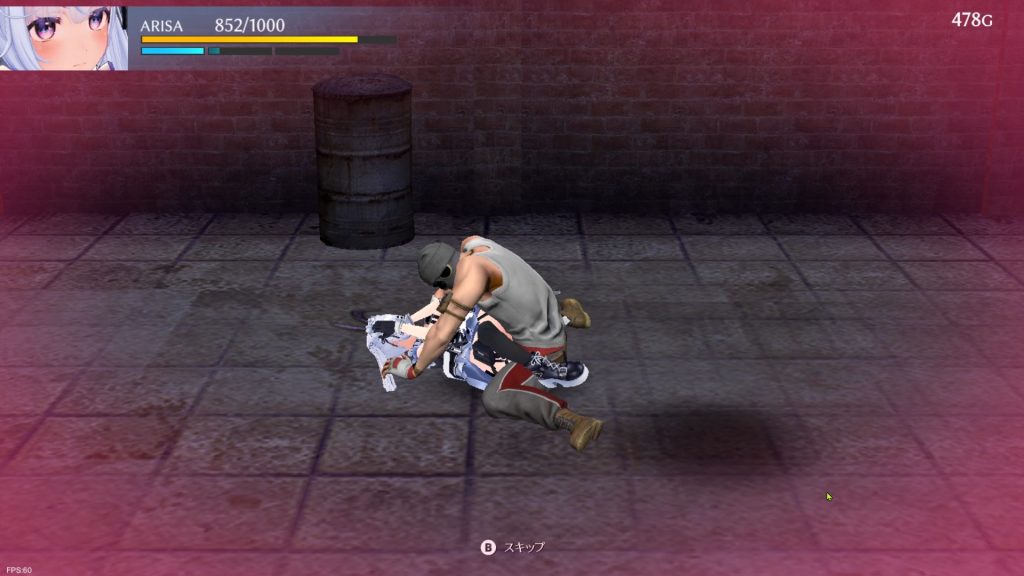This screenshot has width=1024, height=576.
Task: Click Arisa's character portrait
Action: point(63,36)
